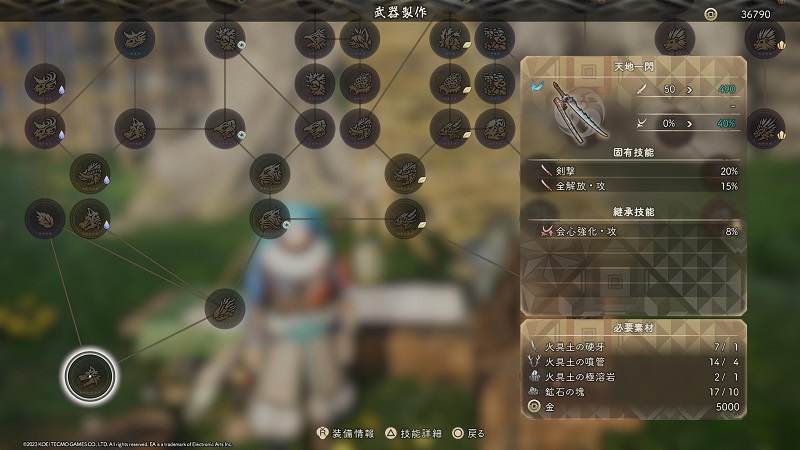Select the 会心強化・攻 inherited skill row
This screenshot has height=450, width=800.
[633, 231]
